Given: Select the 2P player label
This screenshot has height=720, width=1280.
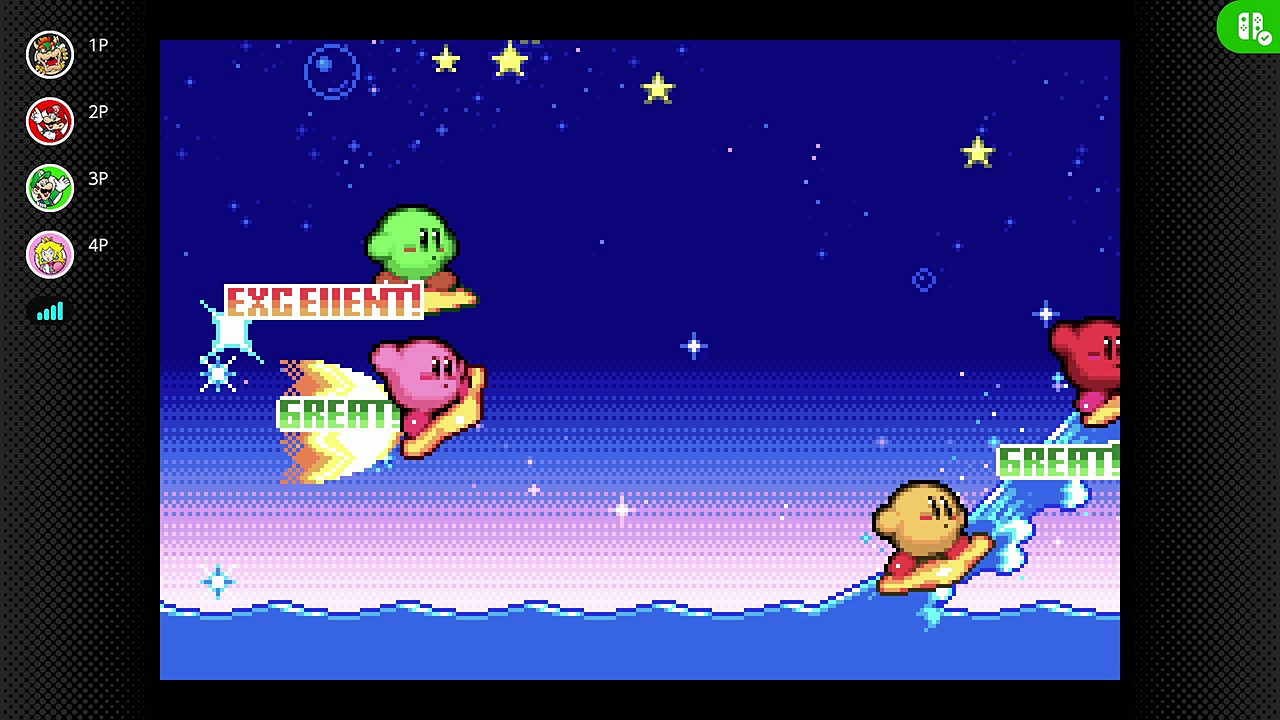Looking at the screenshot, I should [98, 112].
